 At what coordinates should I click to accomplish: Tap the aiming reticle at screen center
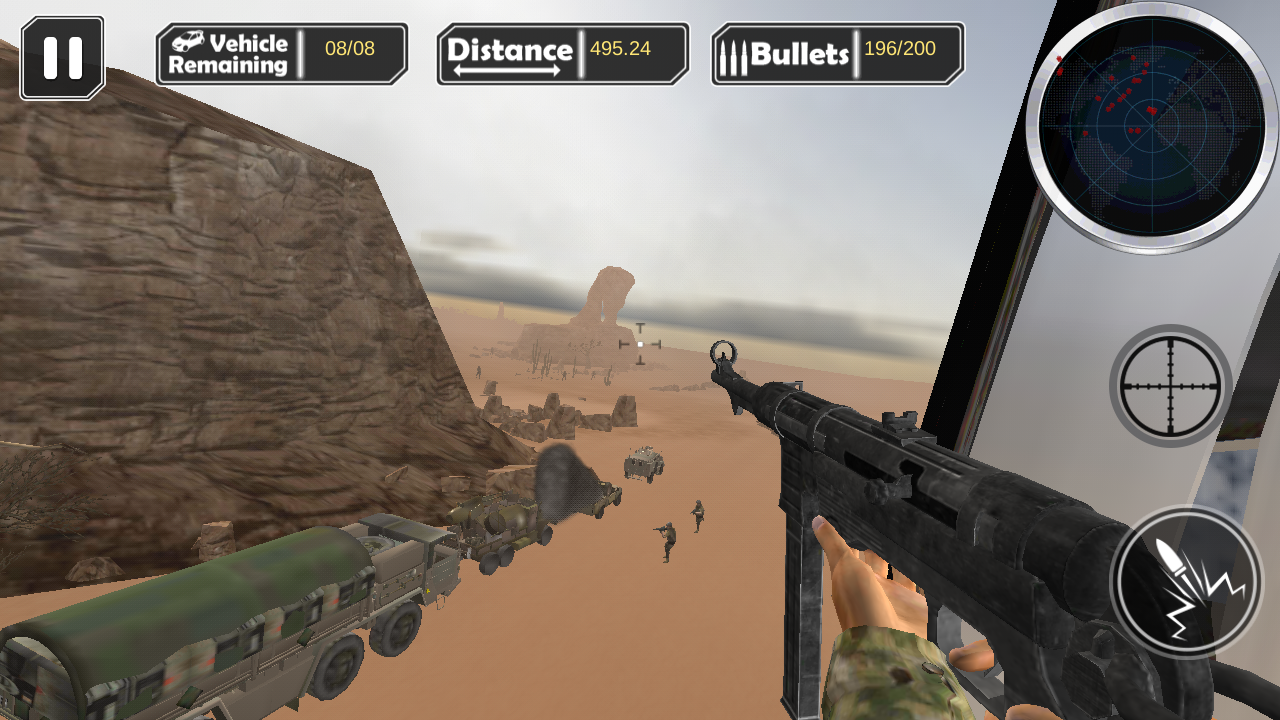coord(638,345)
